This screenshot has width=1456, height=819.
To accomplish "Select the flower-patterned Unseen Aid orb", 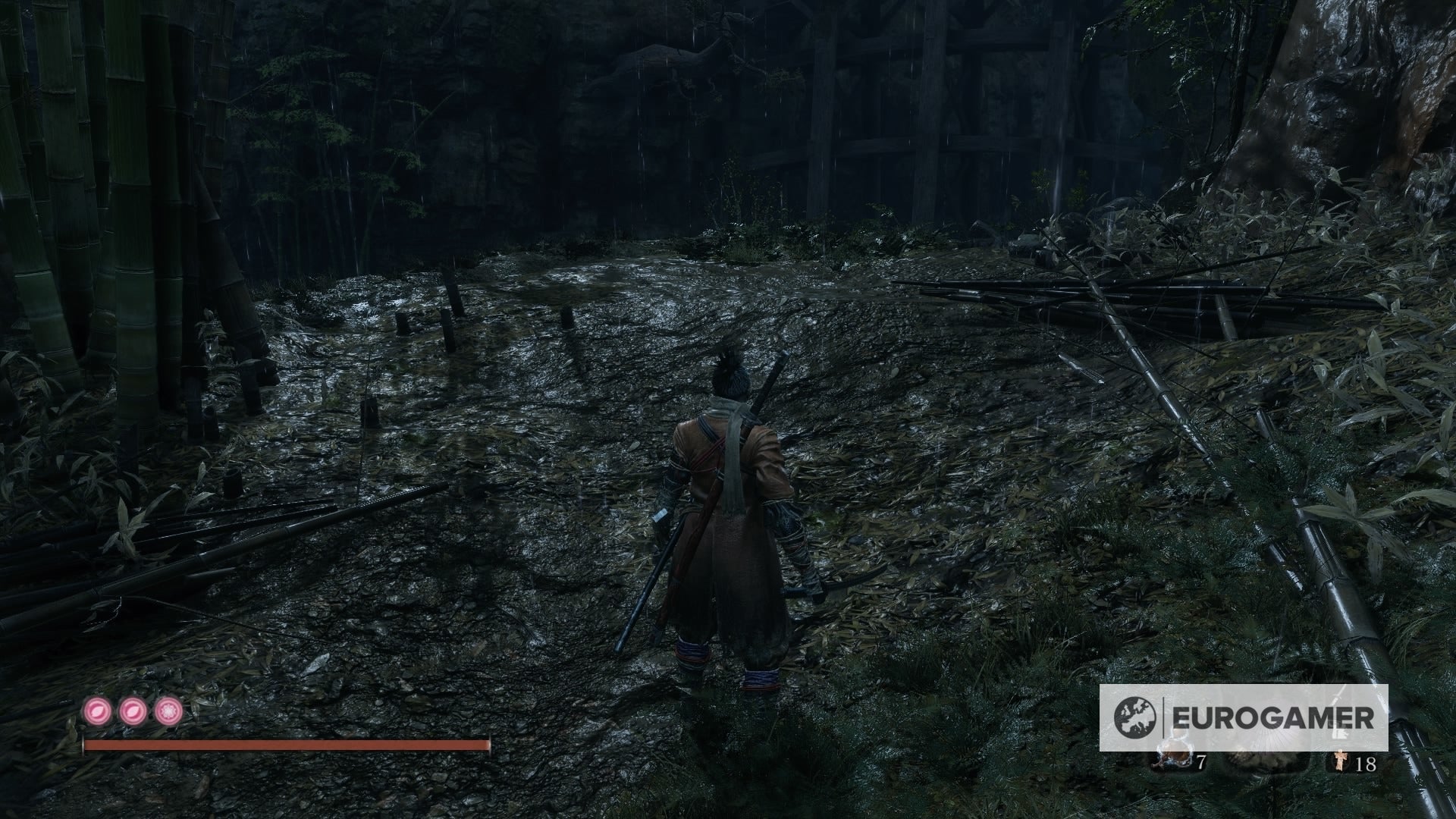I will (x=168, y=711).
